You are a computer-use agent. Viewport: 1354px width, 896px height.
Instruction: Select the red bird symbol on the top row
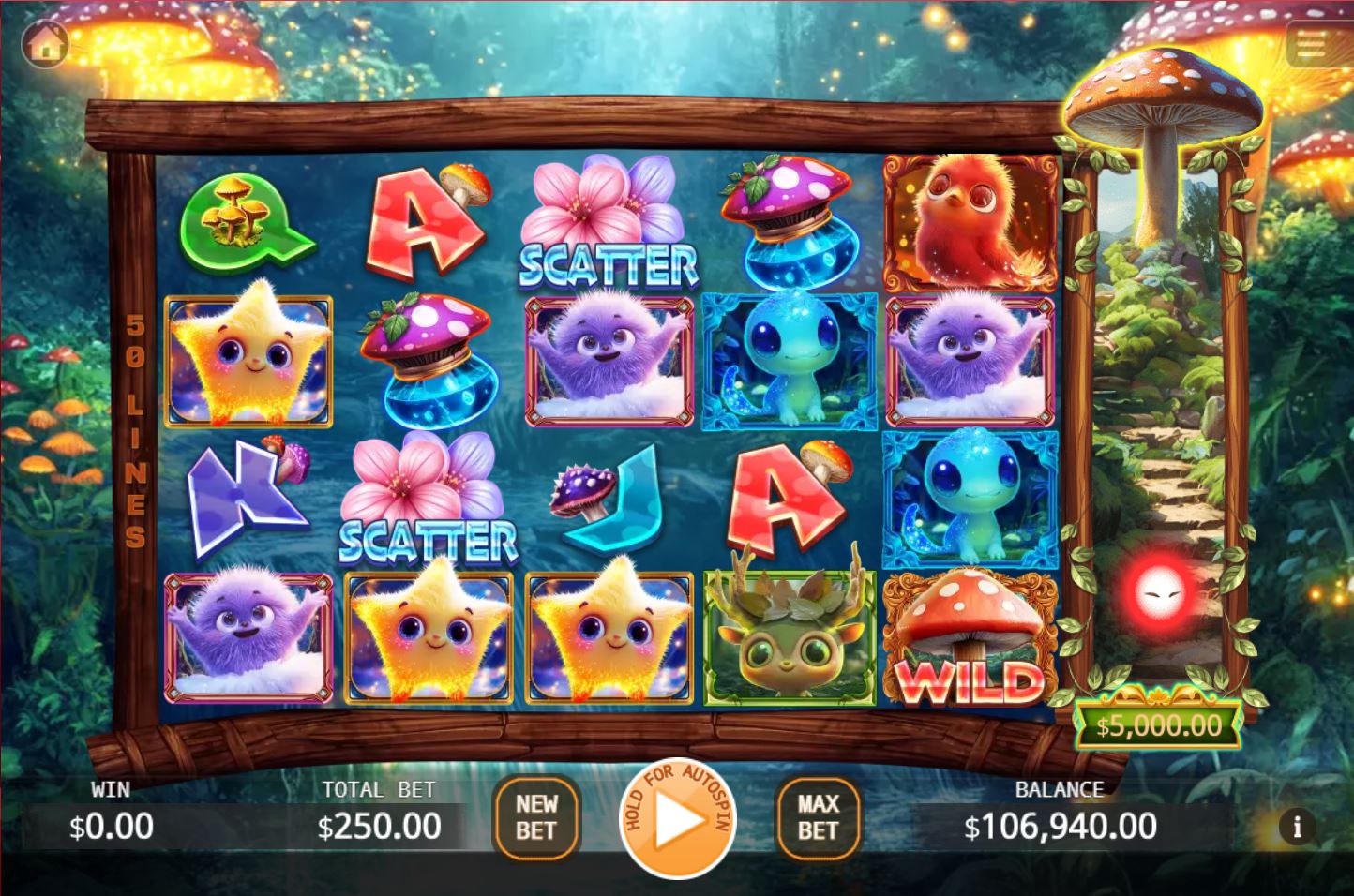coord(970,220)
